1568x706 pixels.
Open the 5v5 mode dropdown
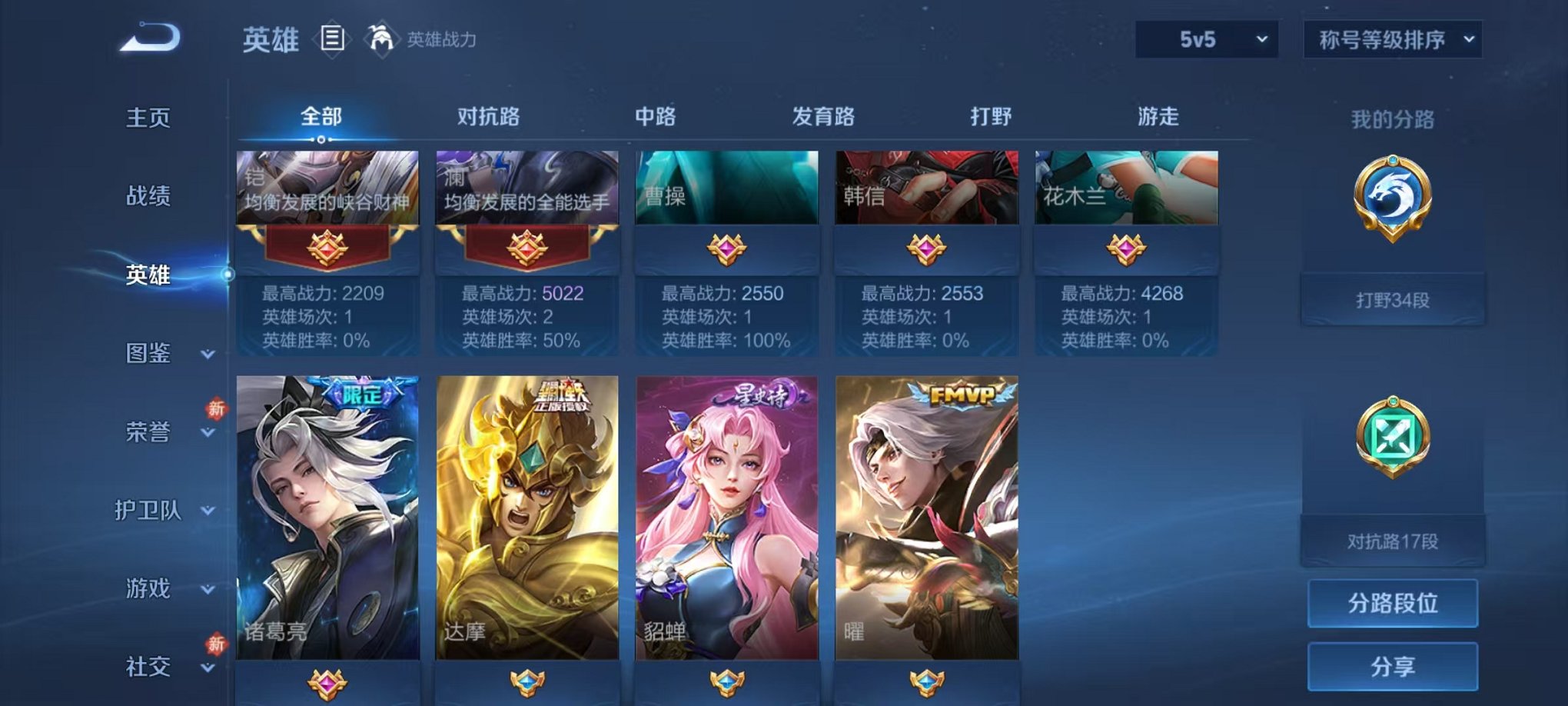pyautogui.click(x=1205, y=38)
